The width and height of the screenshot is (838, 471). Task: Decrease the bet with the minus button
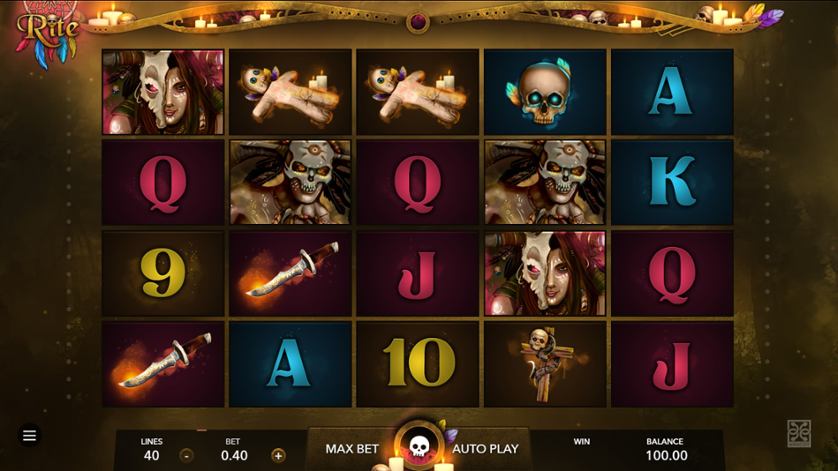(x=186, y=455)
